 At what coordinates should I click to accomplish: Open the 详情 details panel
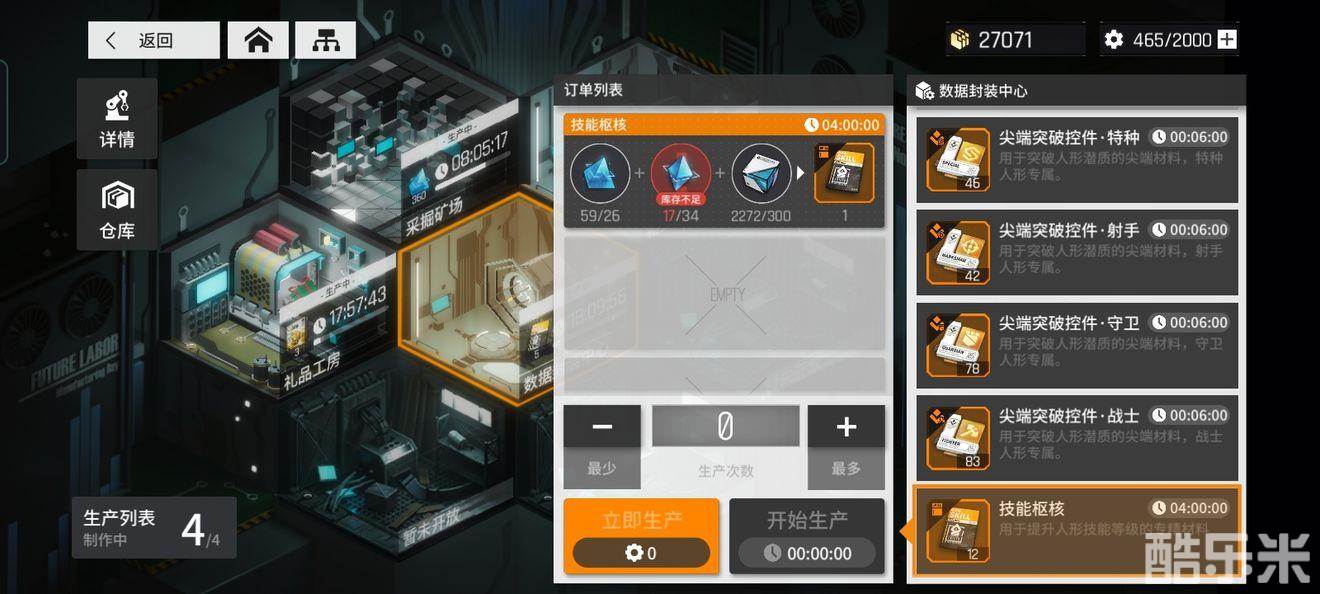(117, 118)
